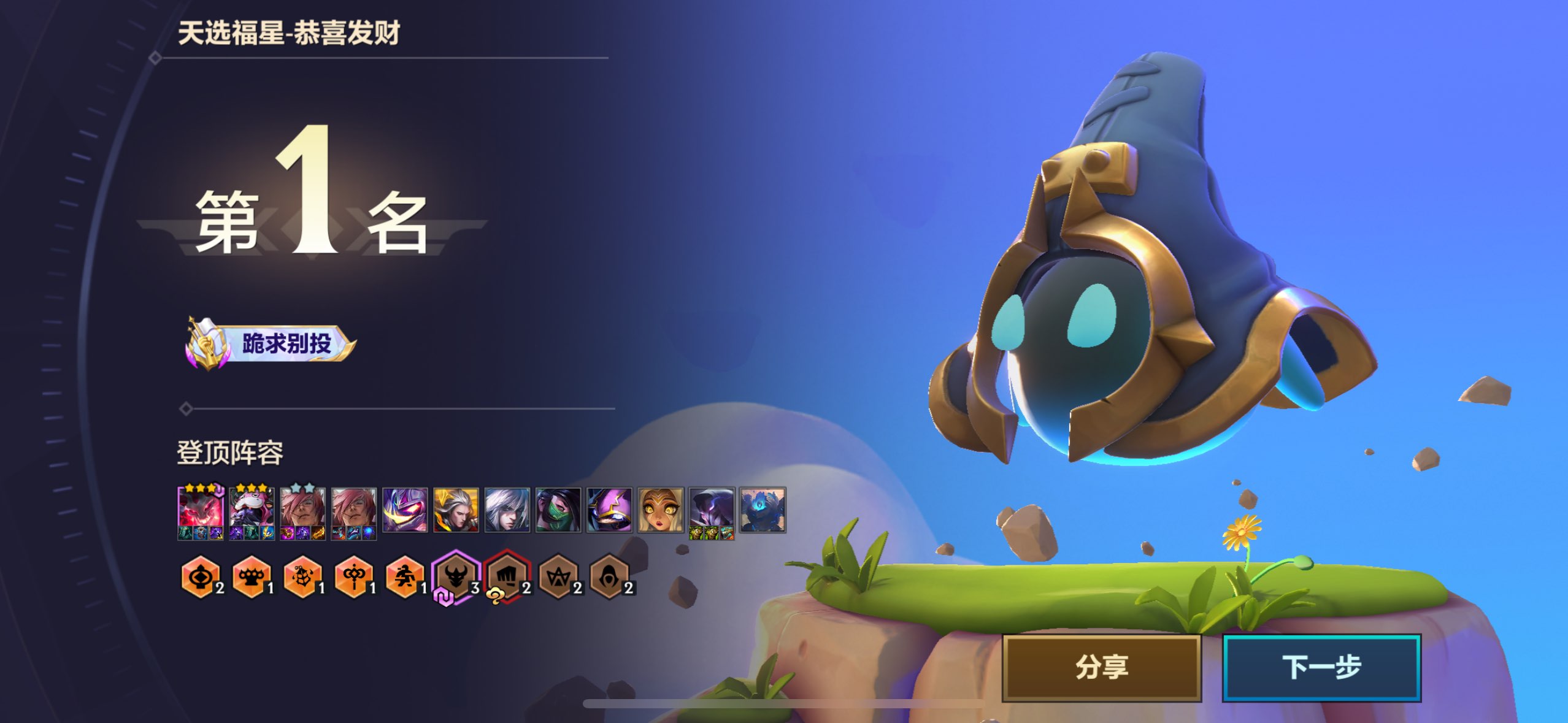The height and width of the screenshot is (723, 1568).
Task: Show the bronze fist trait icon
Action: pyautogui.click(x=507, y=576)
